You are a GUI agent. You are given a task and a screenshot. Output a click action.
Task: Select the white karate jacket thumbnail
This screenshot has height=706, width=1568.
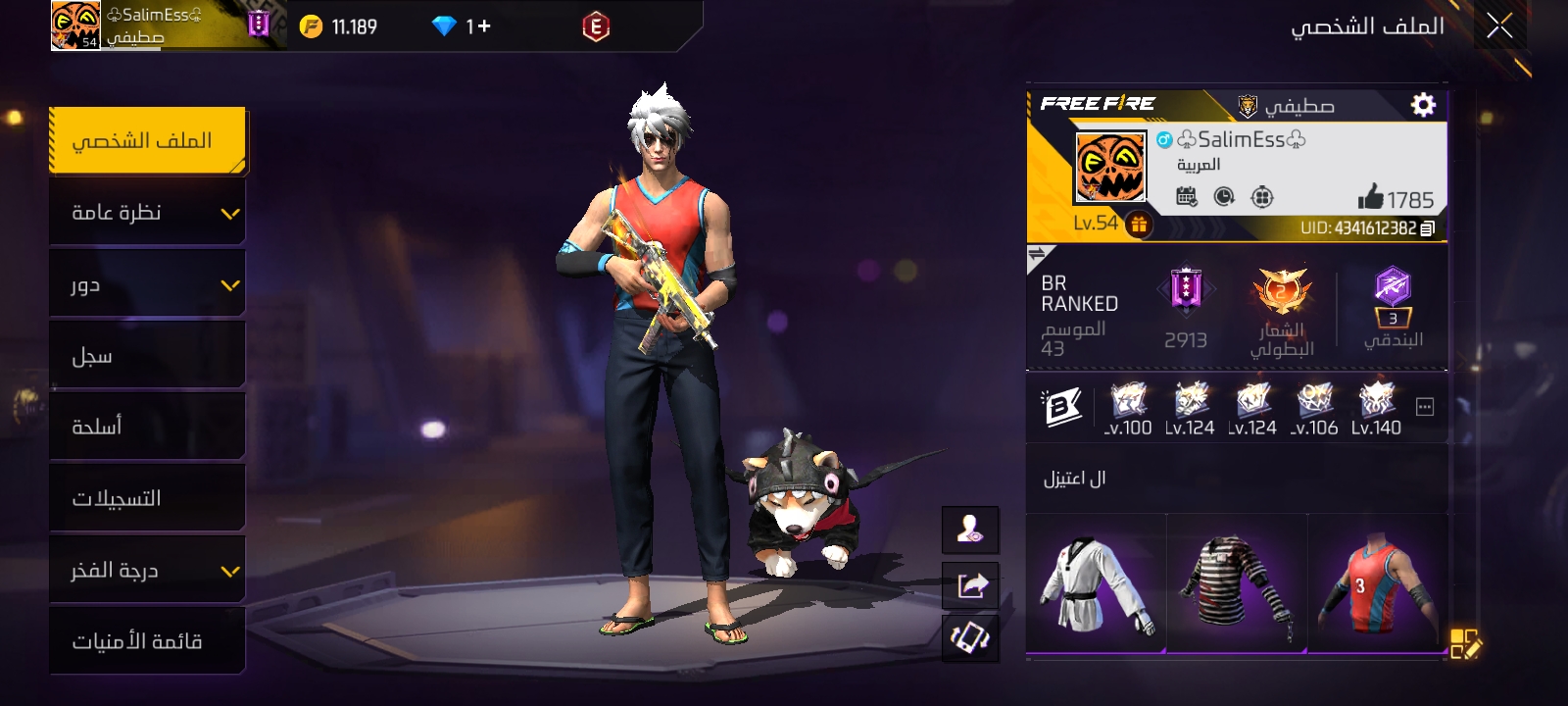(1097, 583)
